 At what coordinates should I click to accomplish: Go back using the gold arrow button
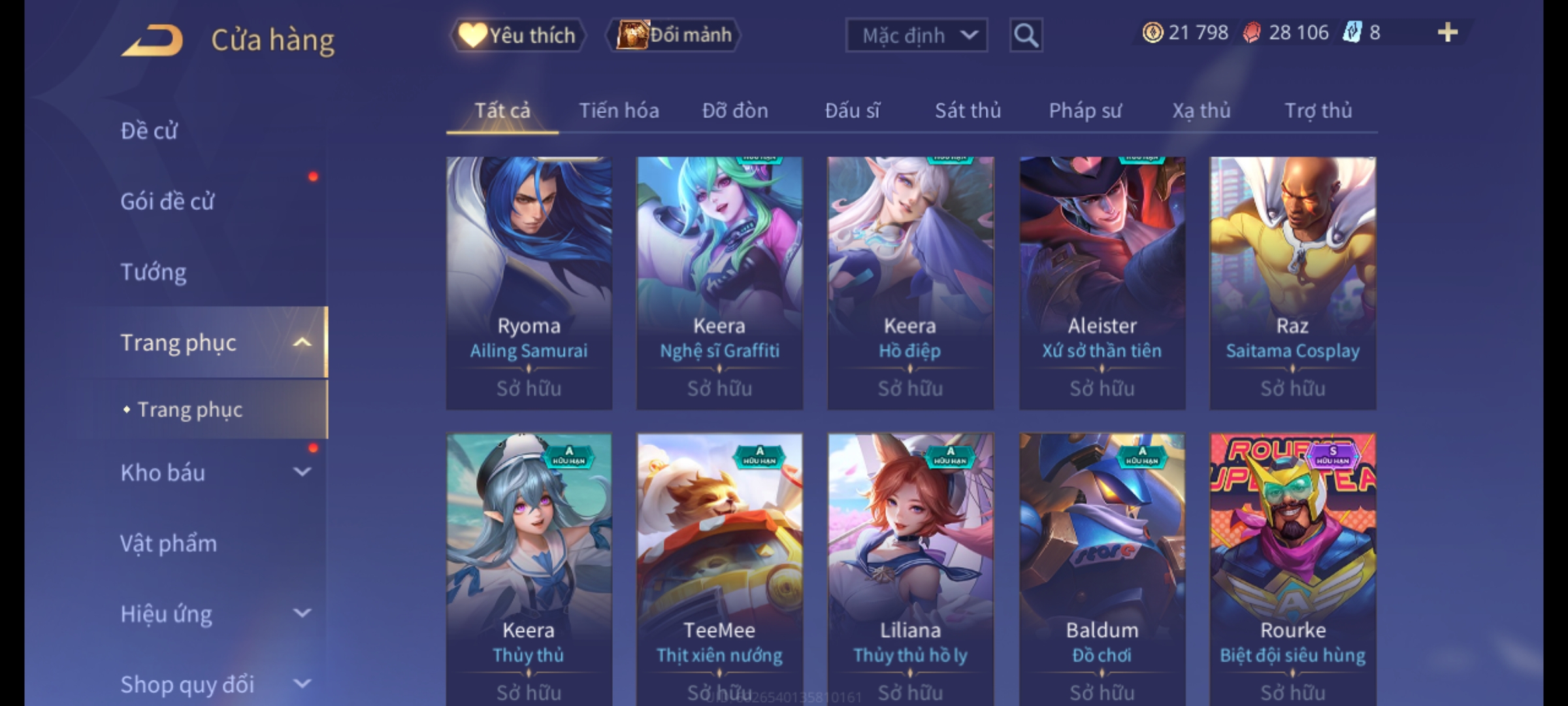pyautogui.click(x=152, y=41)
